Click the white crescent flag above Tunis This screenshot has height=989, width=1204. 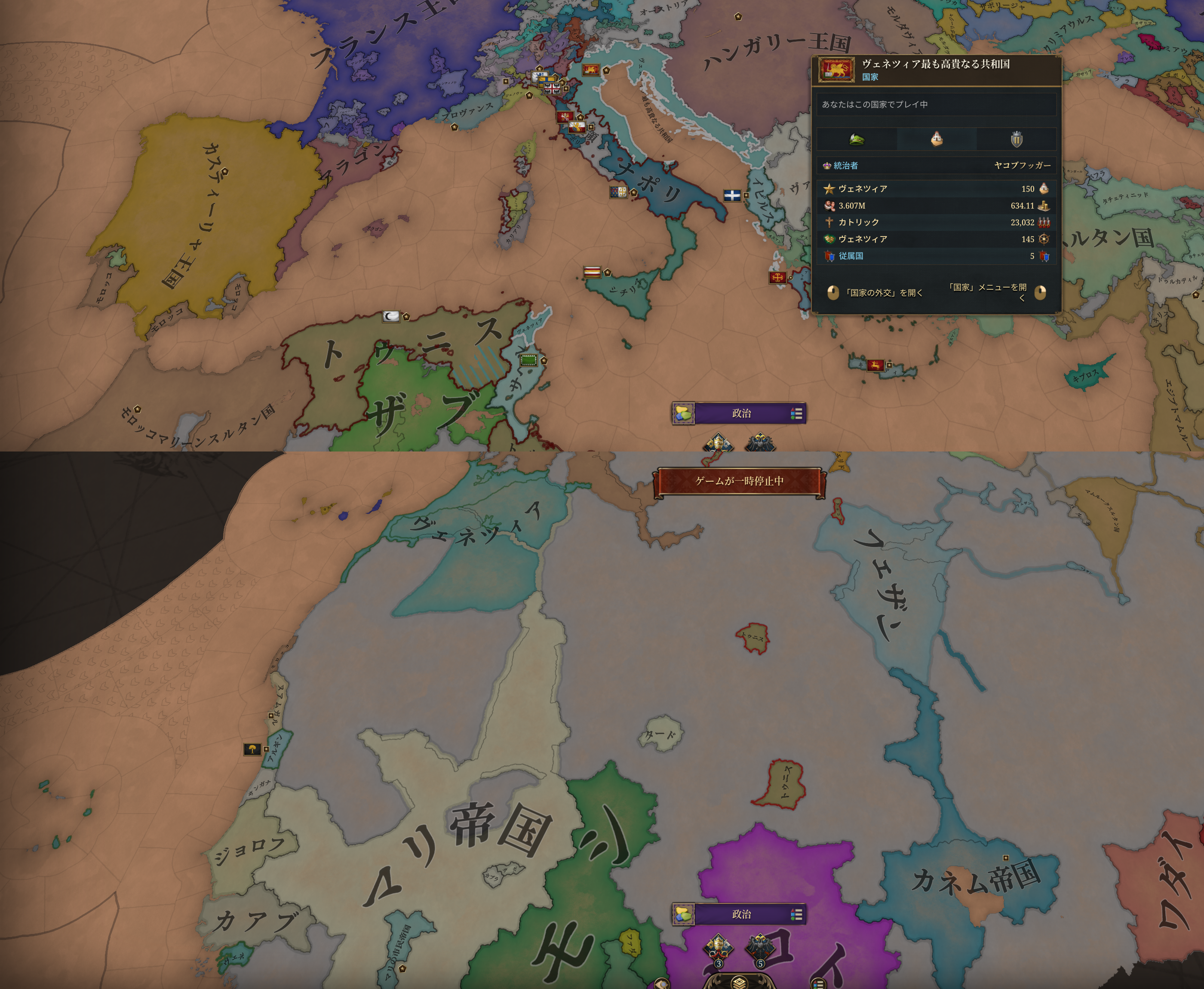[x=391, y=317]
